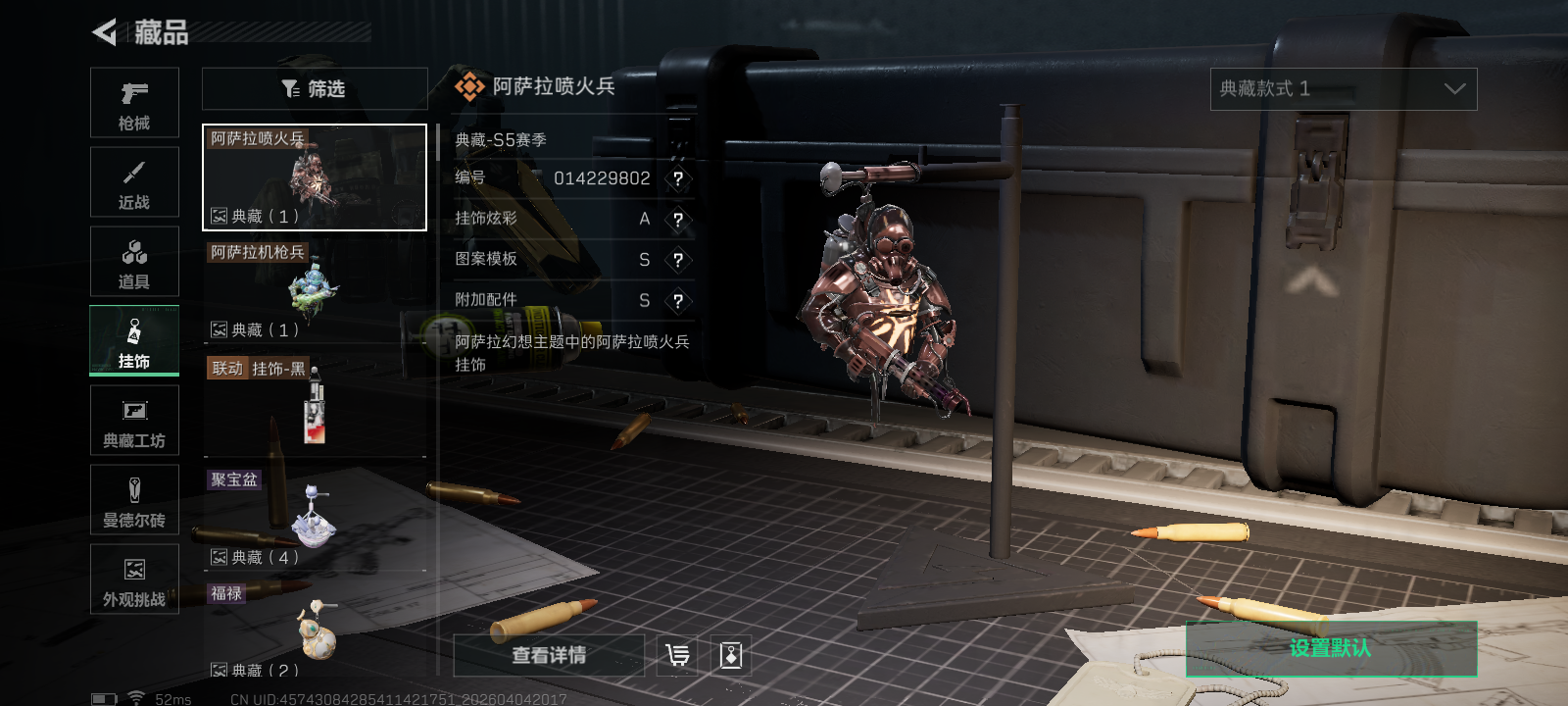This screenshot has width=1568, height=706.
Task: Click the 筛选 filter button
Action: [x=314, y=88]
